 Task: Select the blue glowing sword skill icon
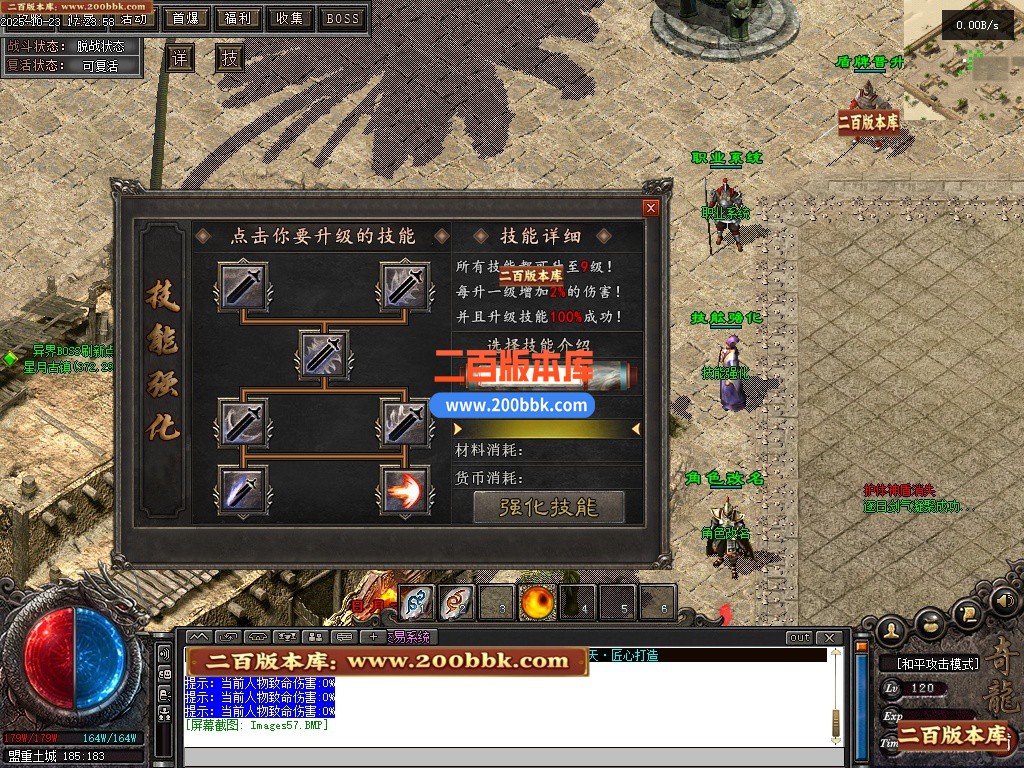243,490
